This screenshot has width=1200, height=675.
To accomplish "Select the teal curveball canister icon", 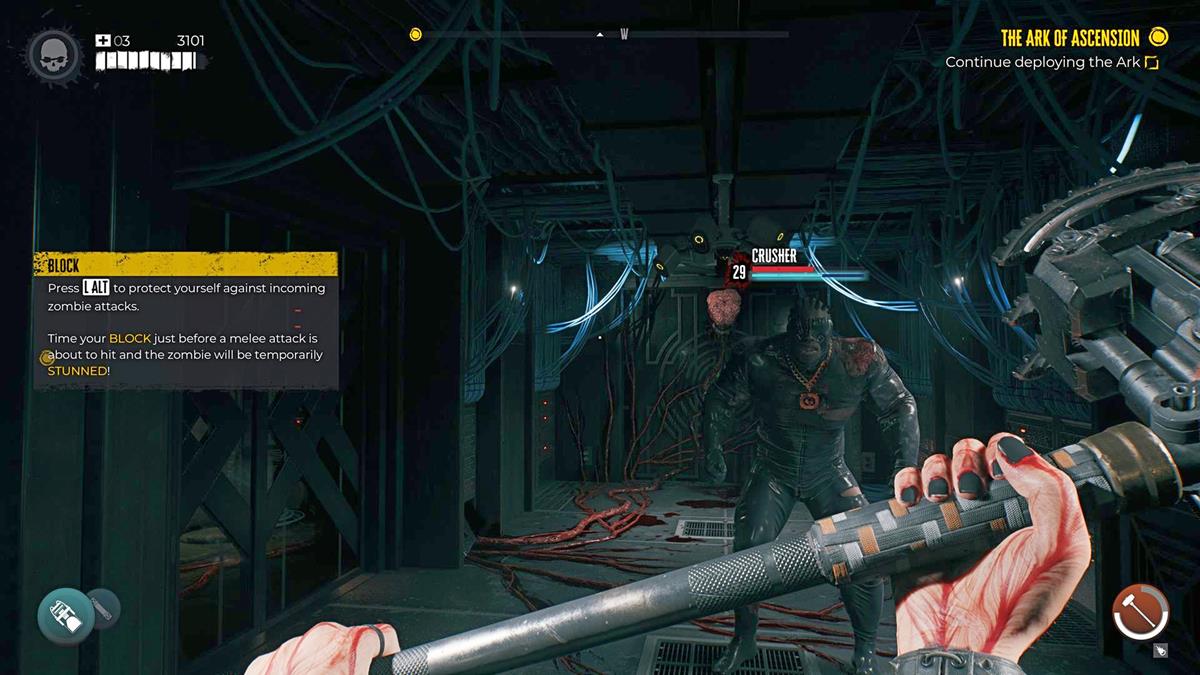I will (x=66, y=615).
